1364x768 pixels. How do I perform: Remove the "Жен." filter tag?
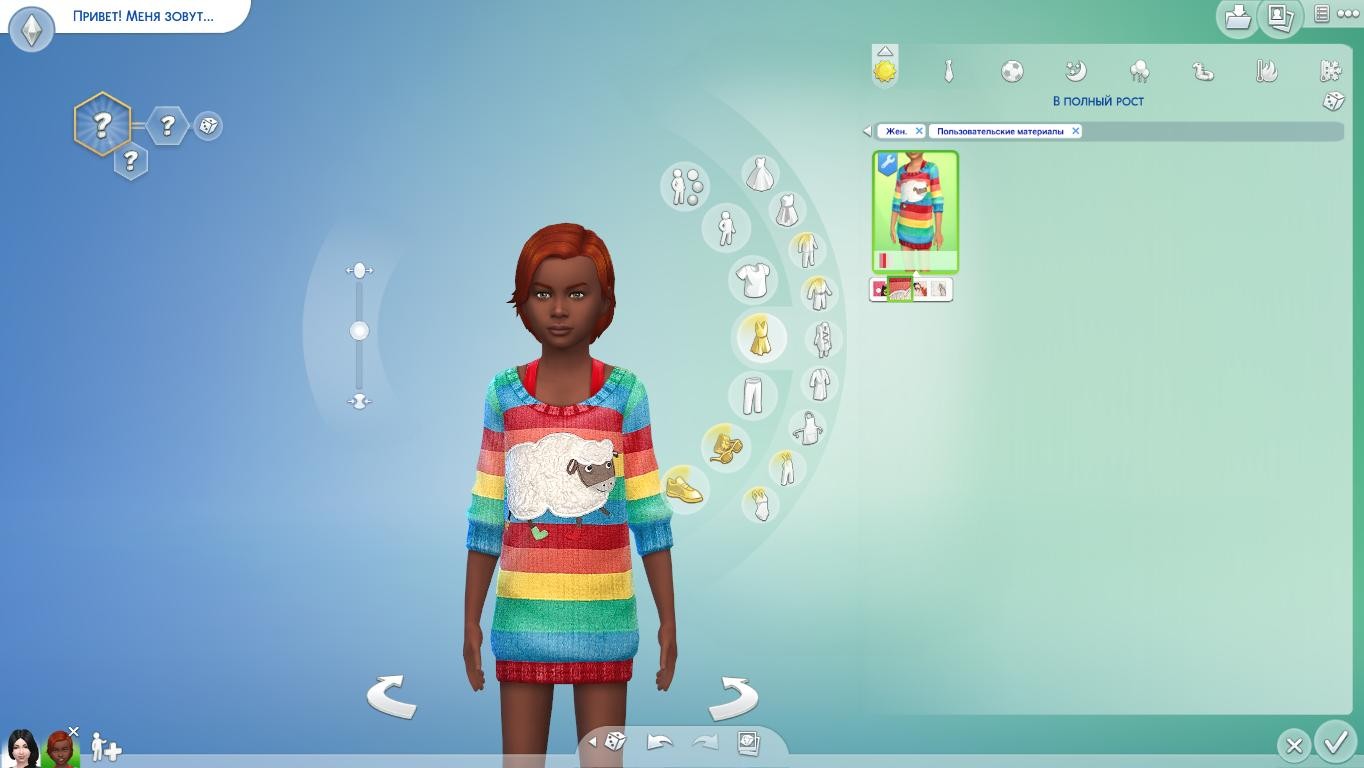pos(919,131)
